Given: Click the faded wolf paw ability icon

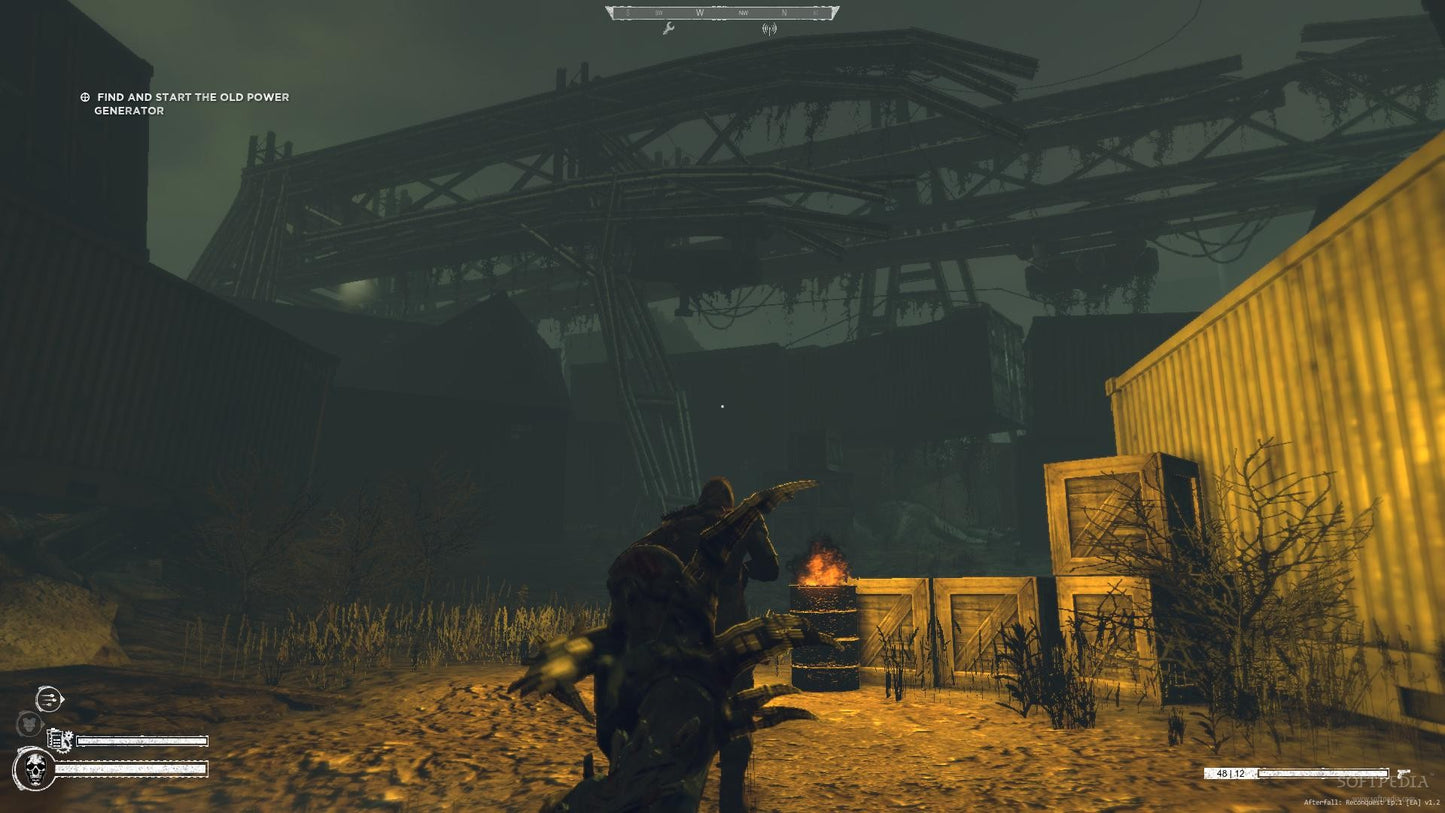Looking at the screenshot, I should 29,722.
